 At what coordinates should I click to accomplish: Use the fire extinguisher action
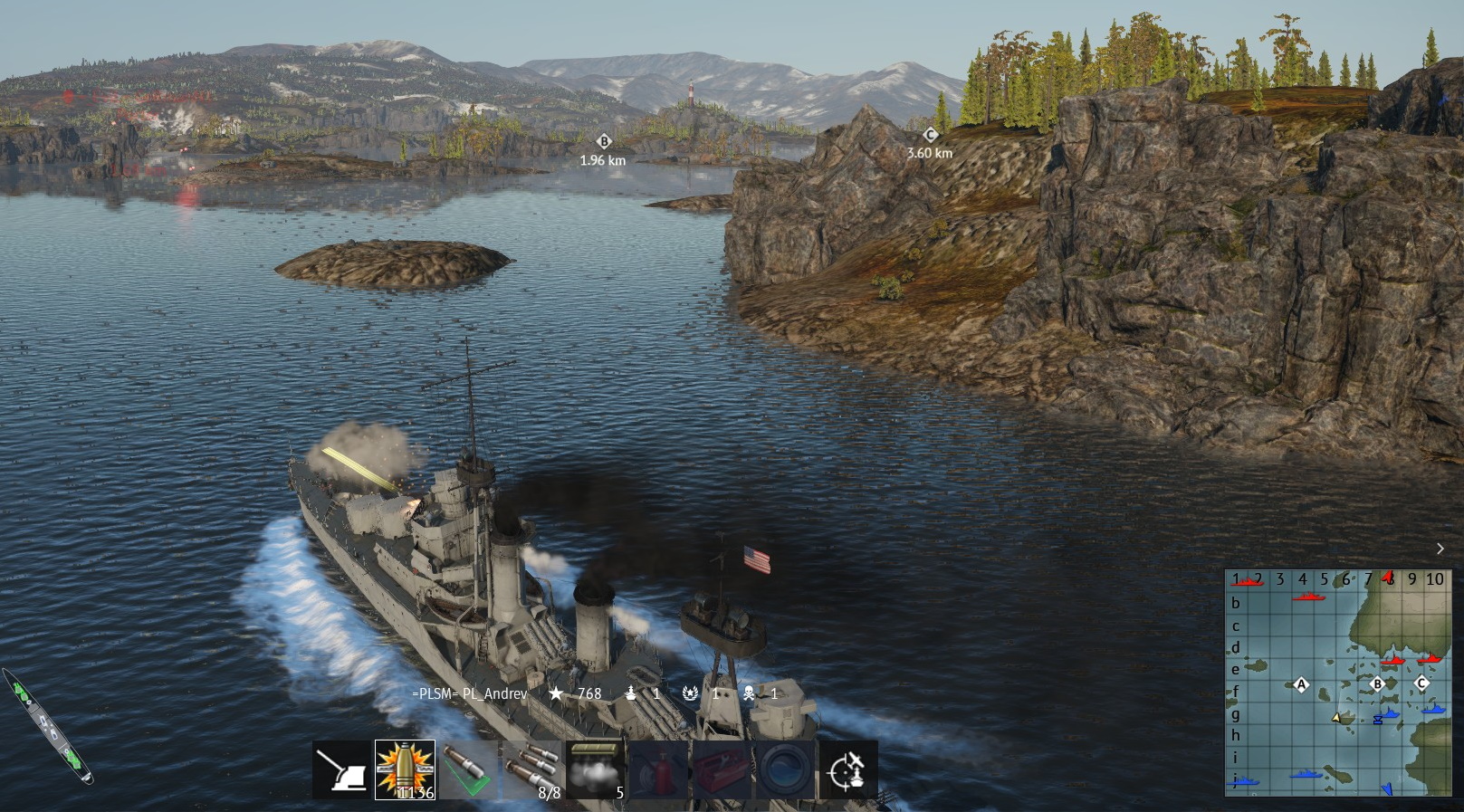tap(658, 770)
